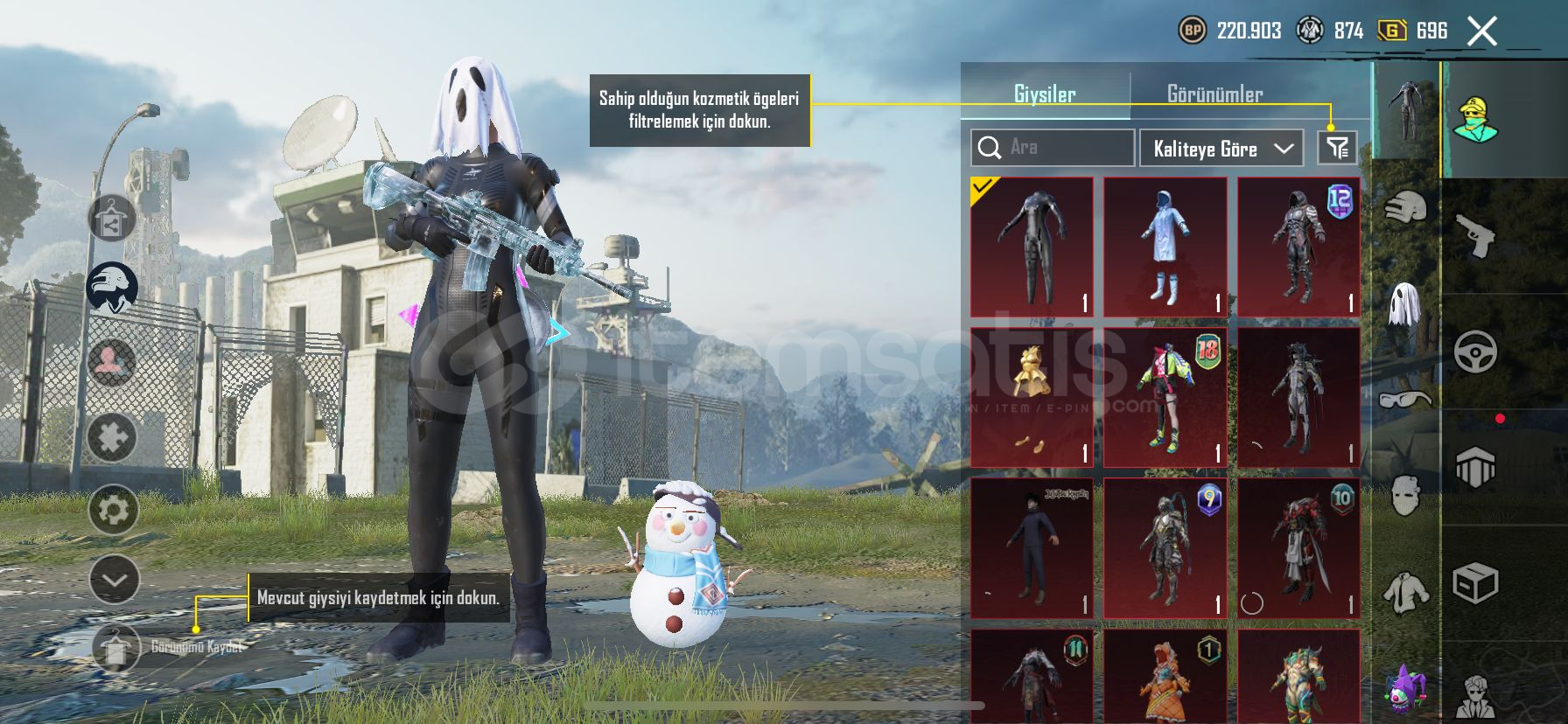Select the equipped black bodysuit outfit
Viewport: 1568px width, 724px height.
(x=1032, y=247)
